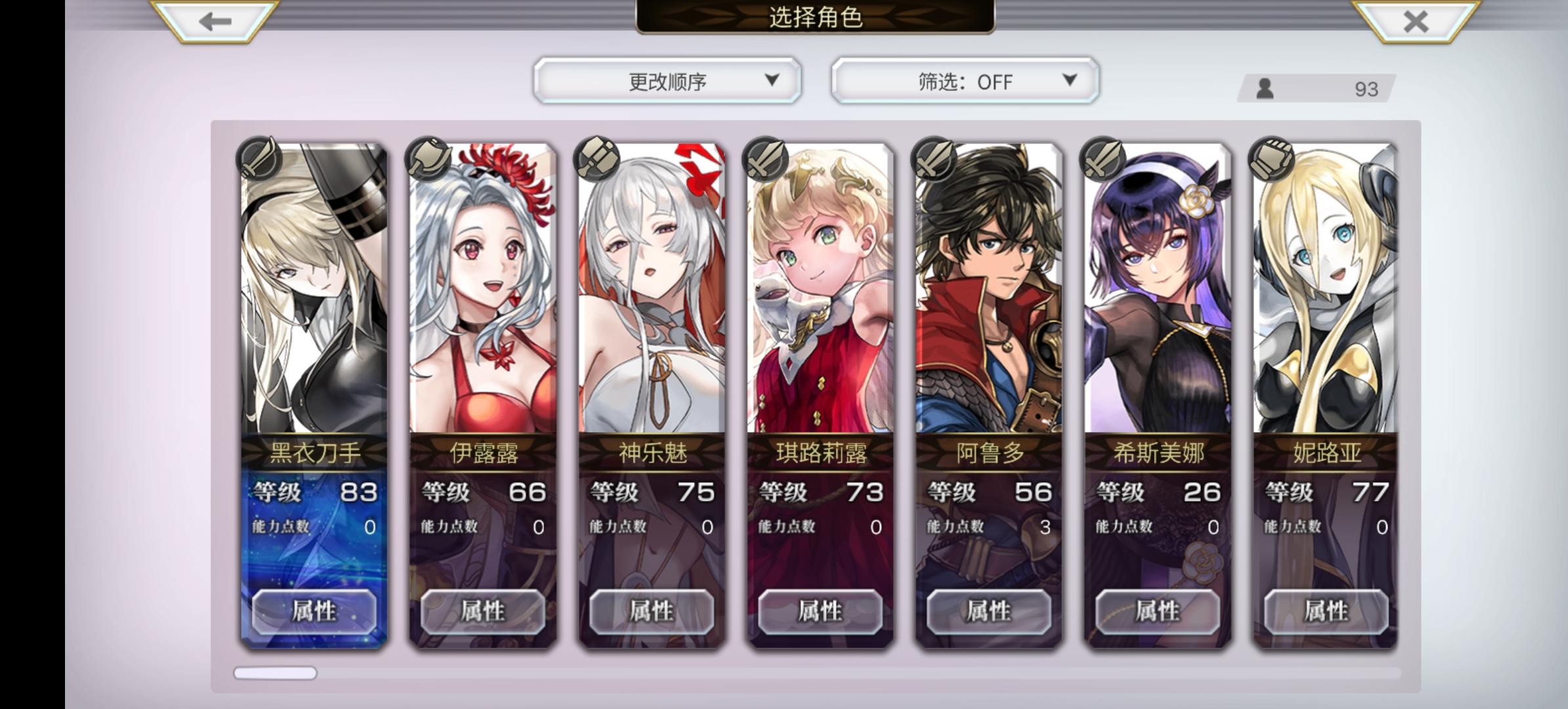The height and width of the screenshot is (709, 1568).
Task: Click the katana weapon icon on 黑衣刀手's card
Action: click(257, 160)
